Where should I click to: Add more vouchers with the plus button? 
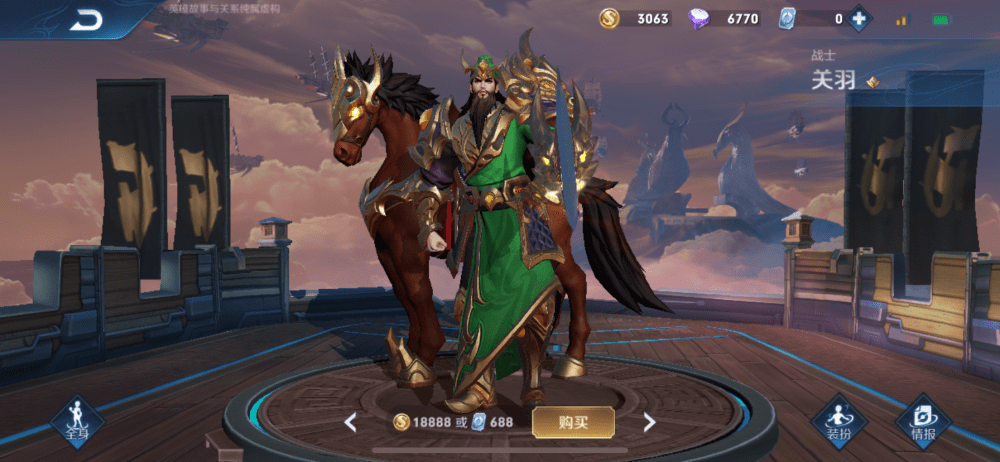tap(857, 18)
